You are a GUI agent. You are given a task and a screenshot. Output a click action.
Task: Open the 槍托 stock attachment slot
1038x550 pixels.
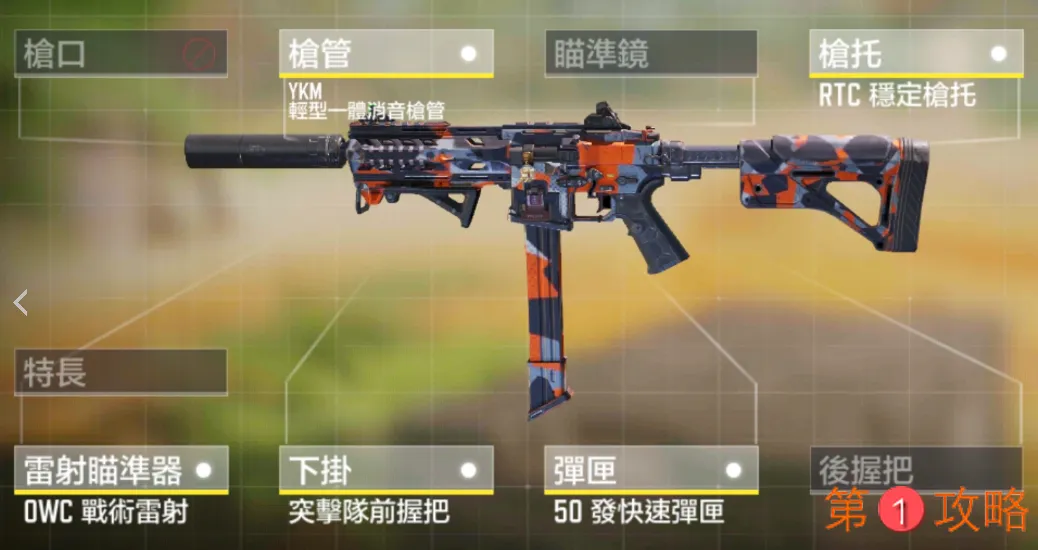[x=915, y=53]
